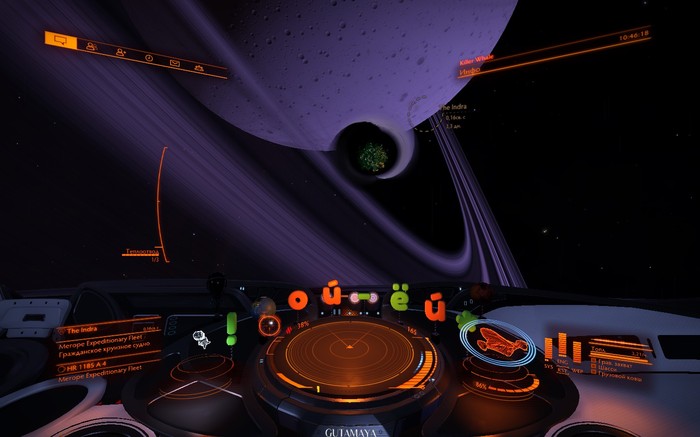Click the ENG power distributor bar
This screenshot has width=700, height=437.
click(x=561, y=347)
